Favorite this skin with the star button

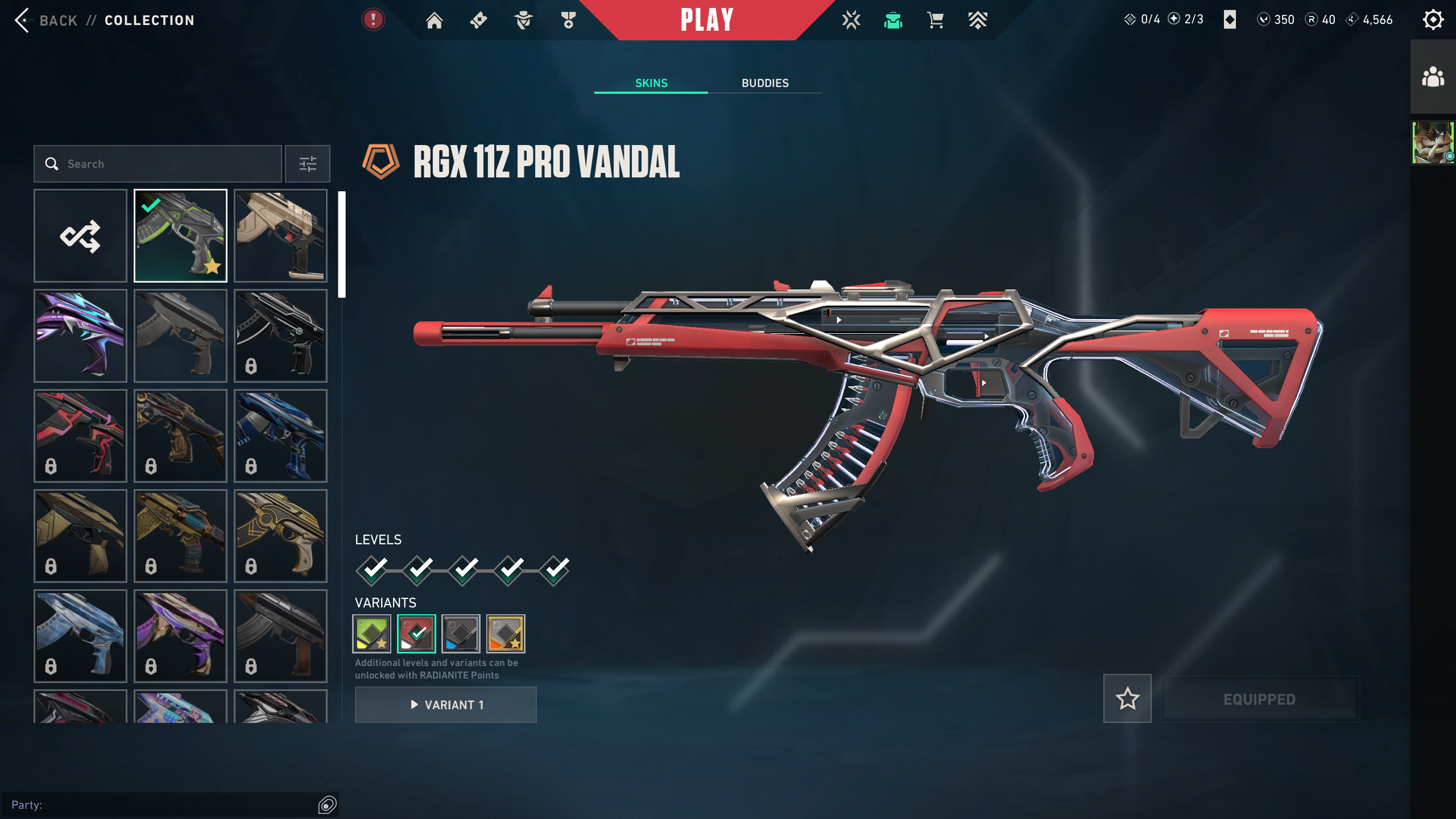pyautogui.click(x=1127, y=698)
